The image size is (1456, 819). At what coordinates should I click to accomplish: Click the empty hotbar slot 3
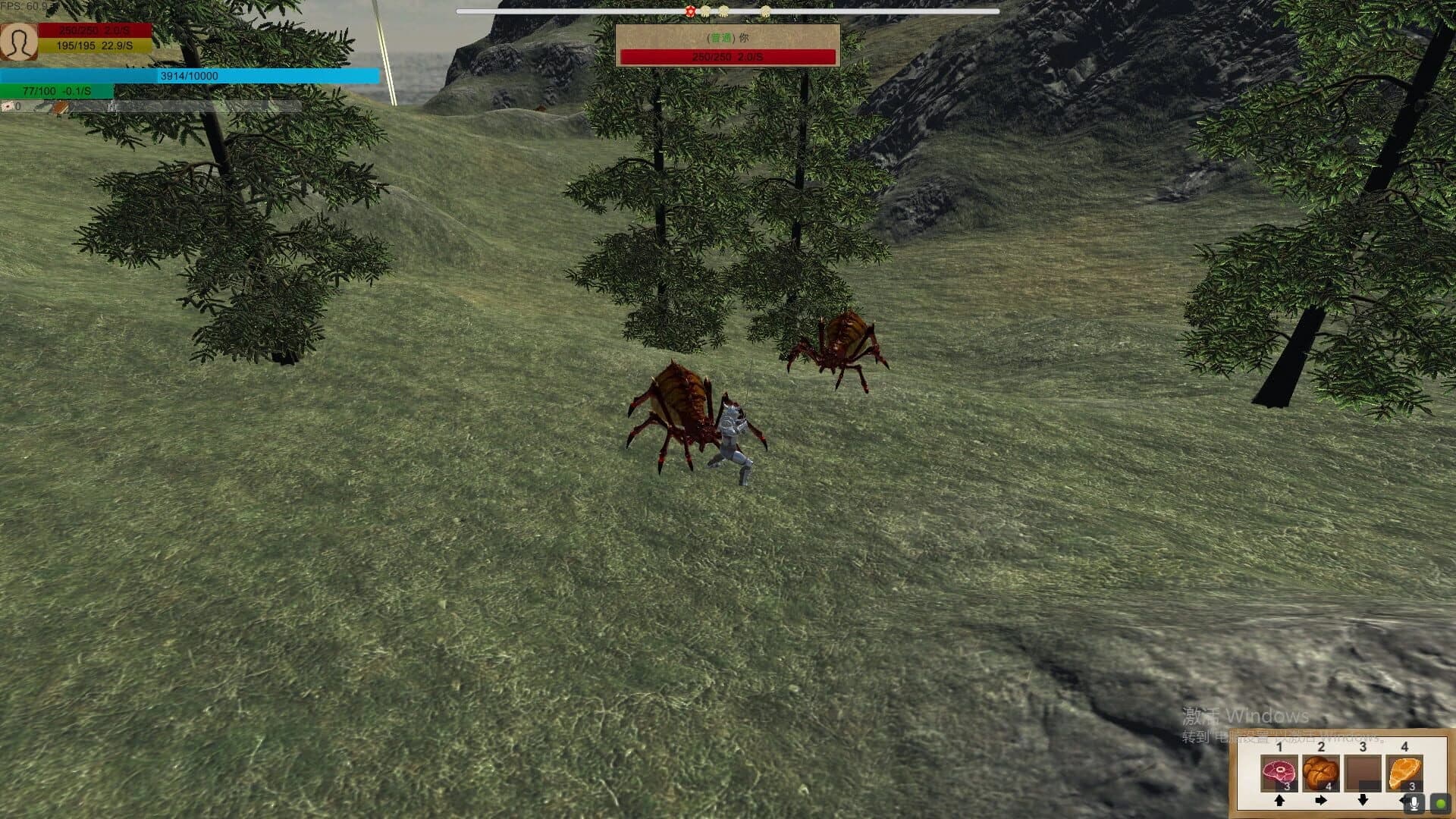1363,772
